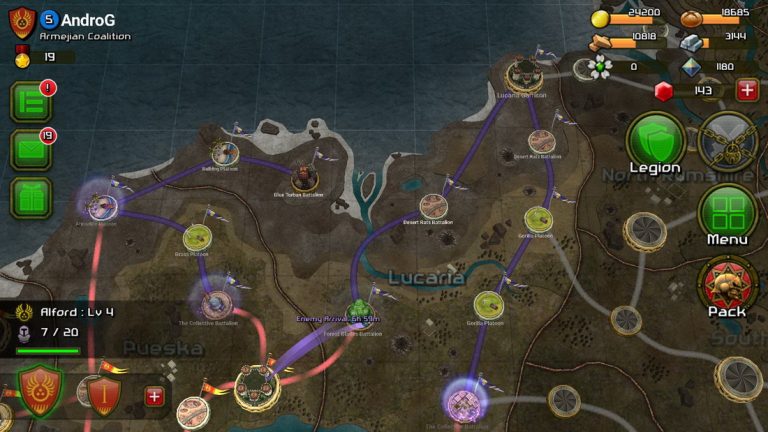
Task: Buy more red gems with the plus button
Action: (x=747, y=90)
